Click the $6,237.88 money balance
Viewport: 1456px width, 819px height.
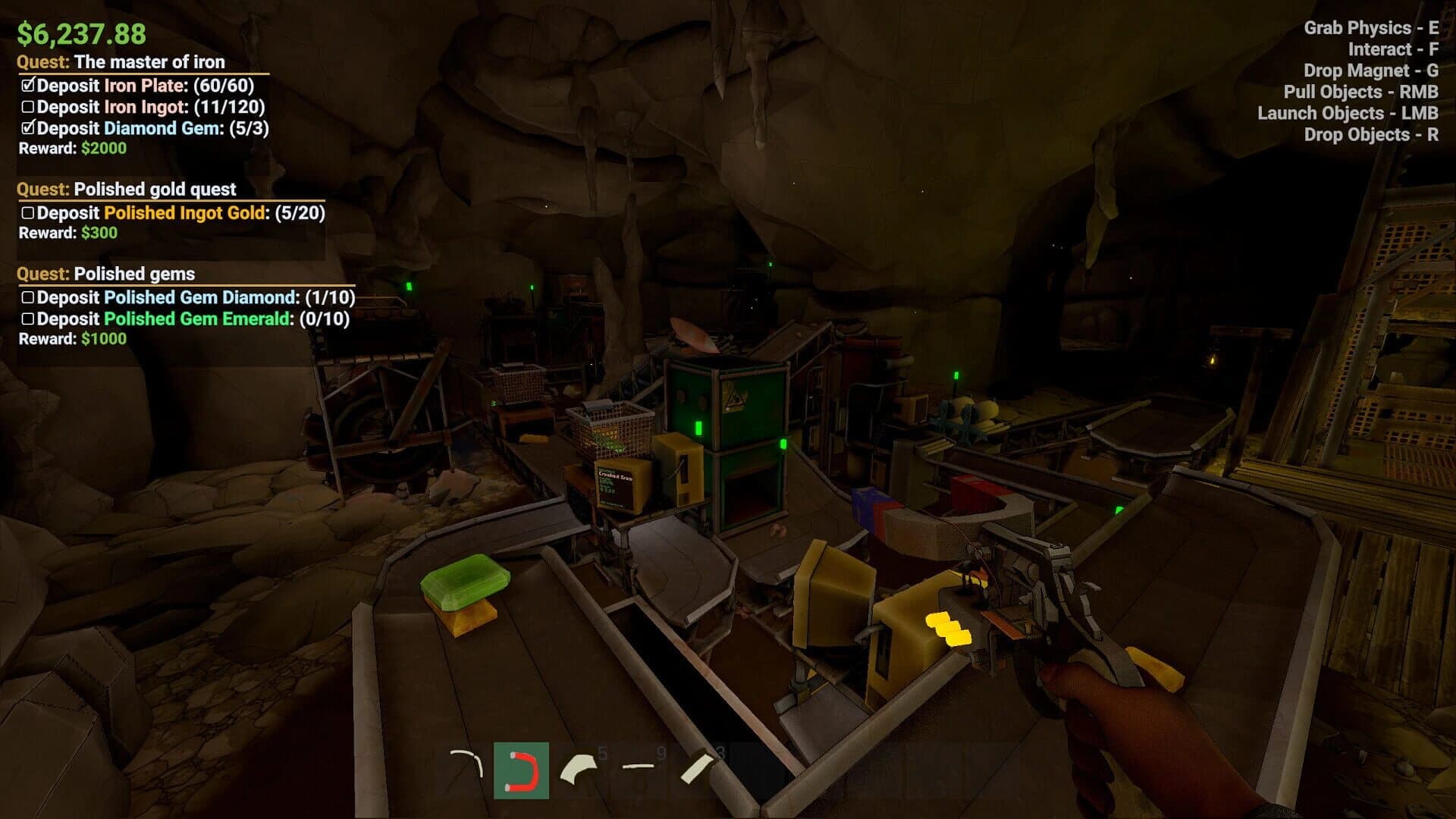(83, 32)
